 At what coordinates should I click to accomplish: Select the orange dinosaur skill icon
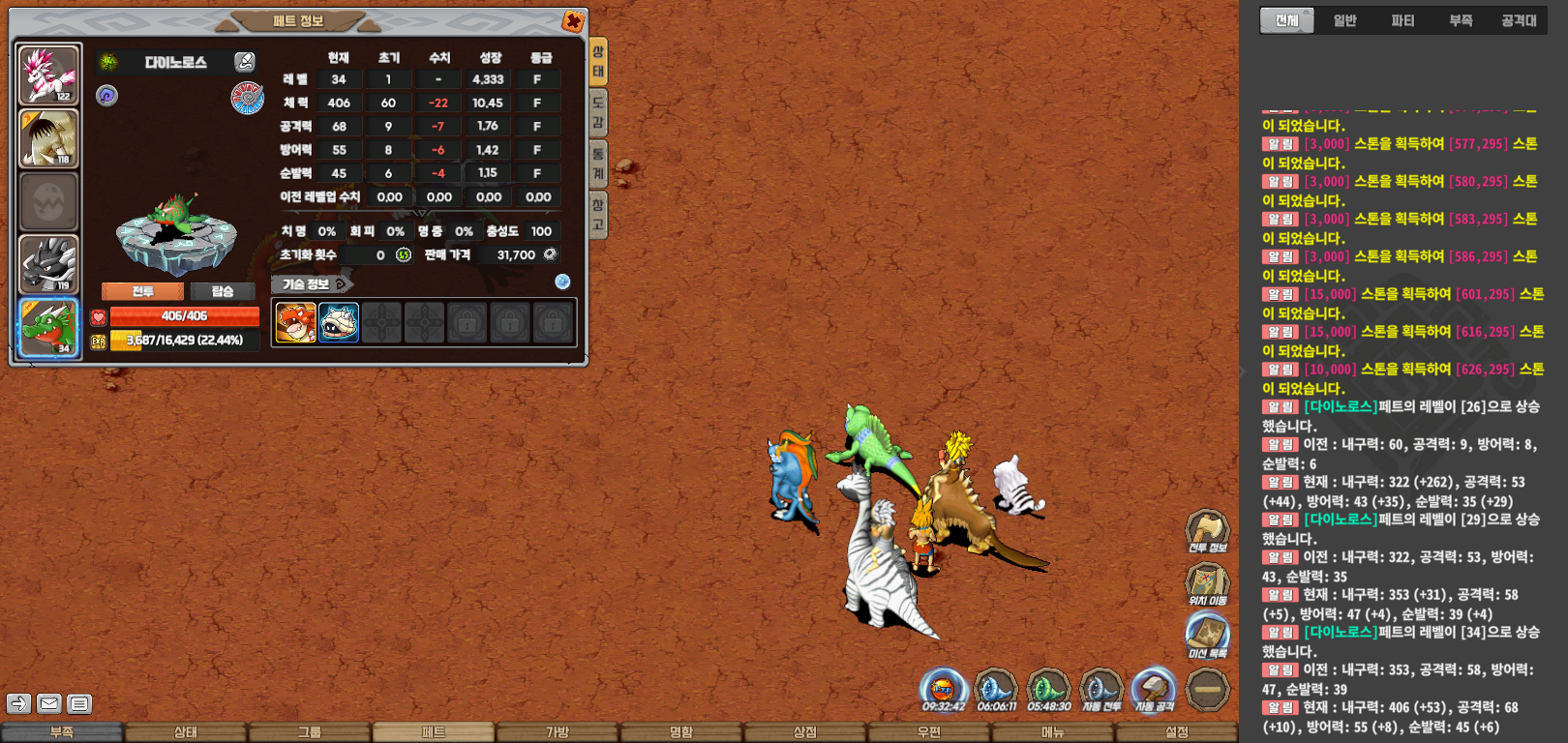coord(295,323)
